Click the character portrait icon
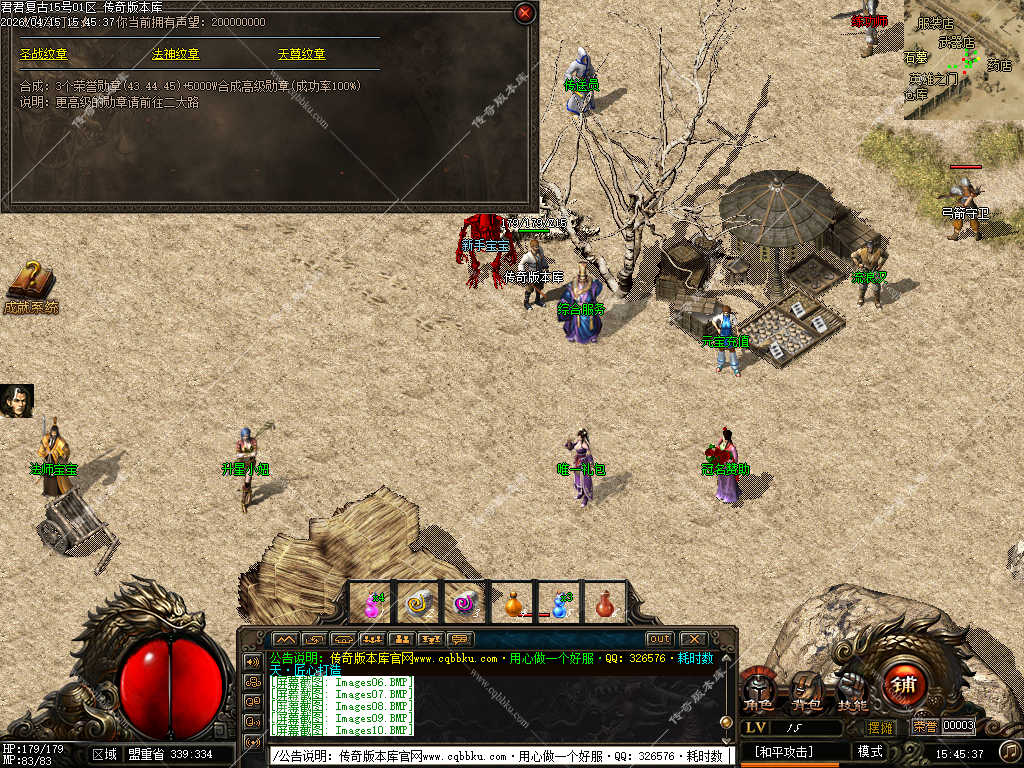1024x768 pixels. click(17, 400)
